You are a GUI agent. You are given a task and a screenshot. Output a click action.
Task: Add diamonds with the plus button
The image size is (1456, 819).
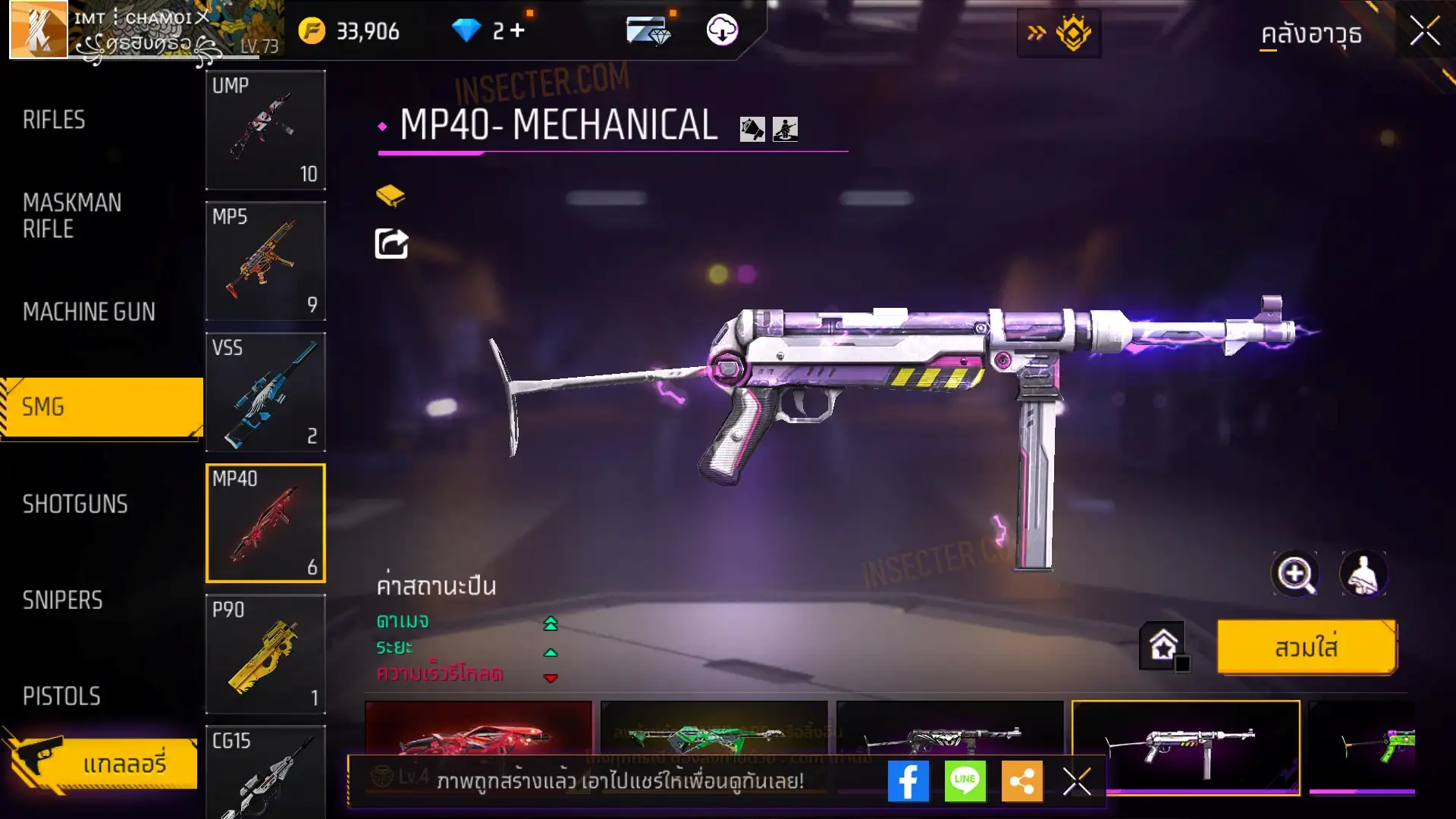pos(518,30)
